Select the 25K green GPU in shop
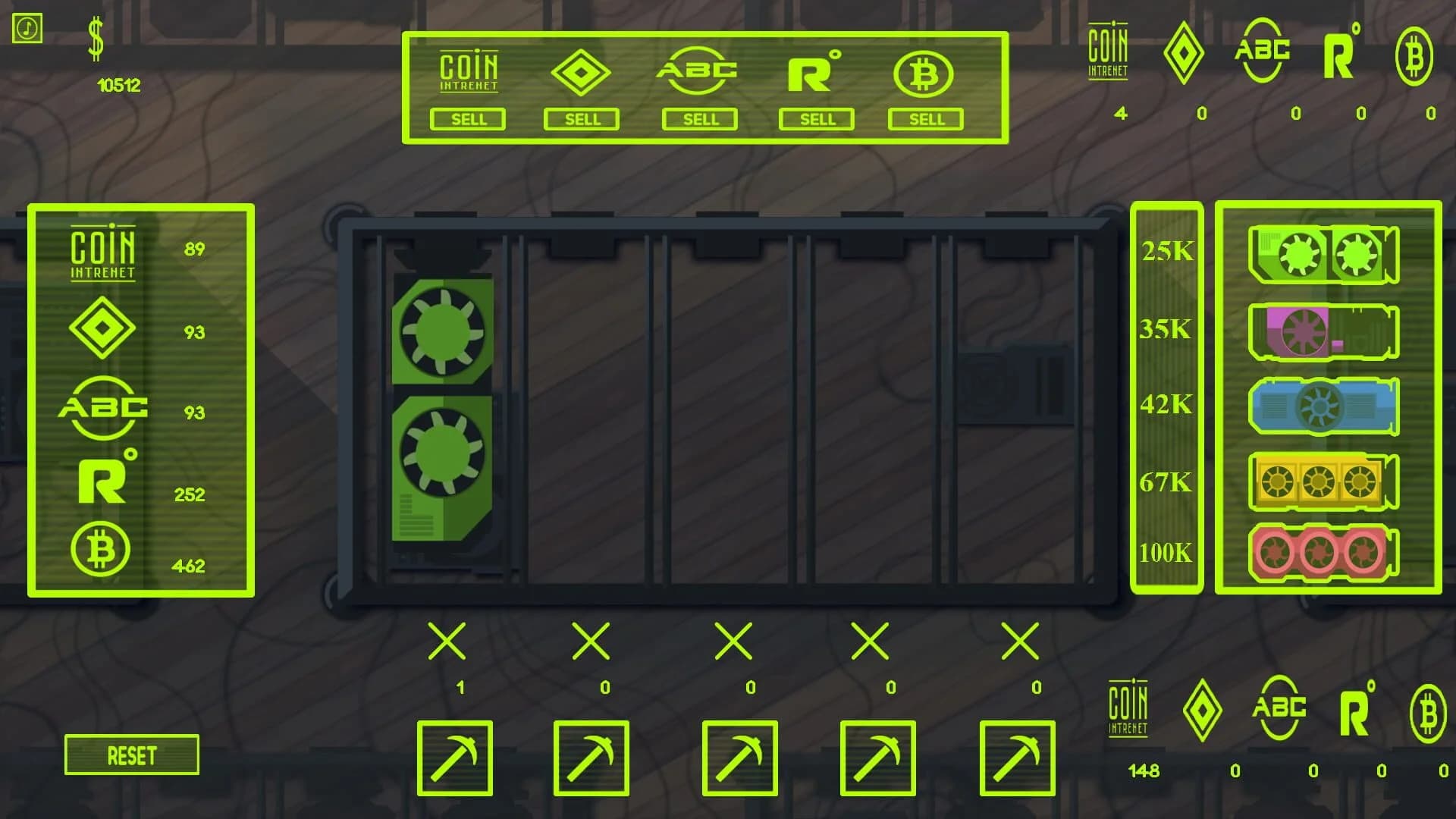Screen dimensions: 1456x819 (1323, 256)
